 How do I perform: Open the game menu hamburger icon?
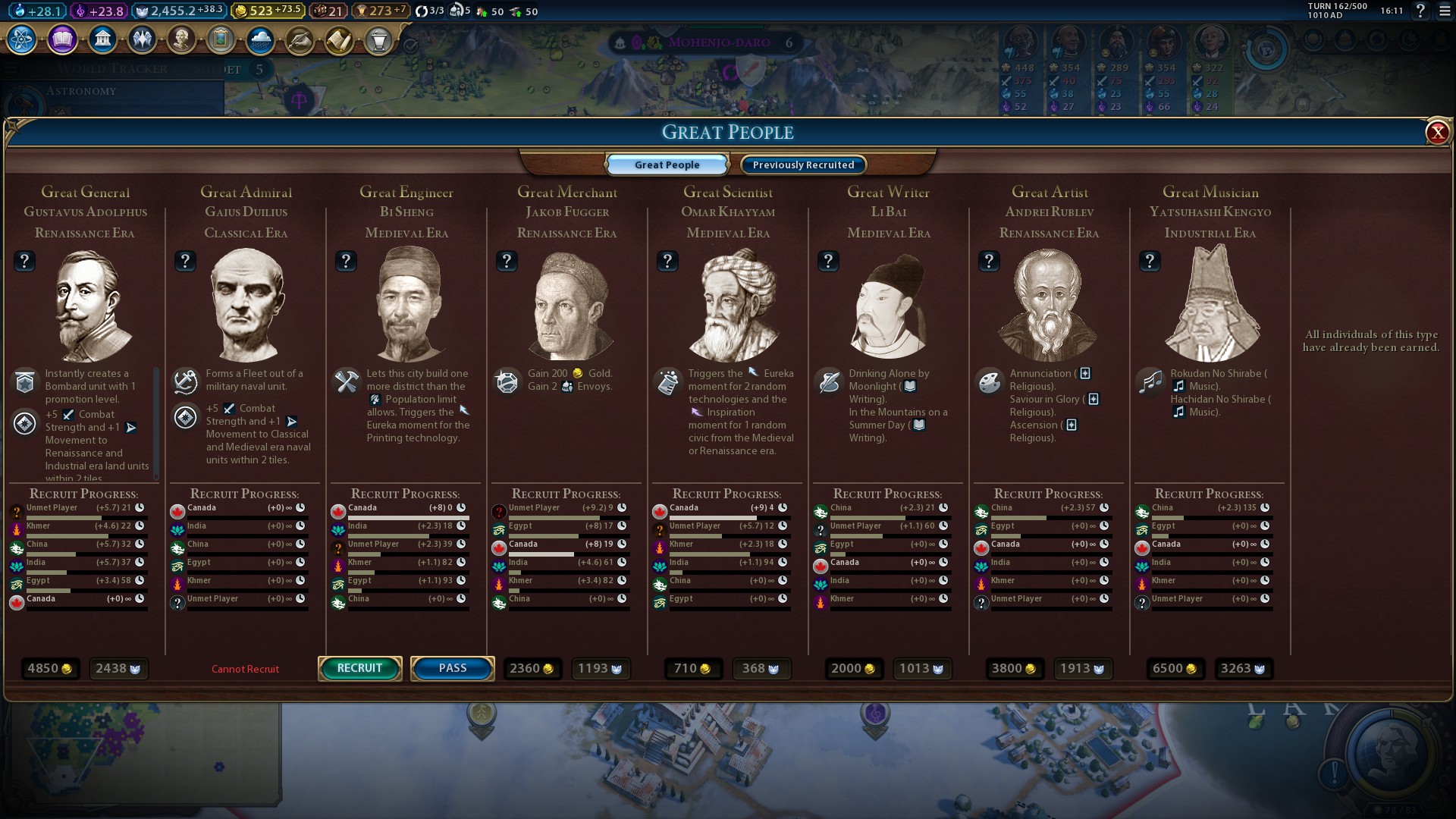point(1445,11)
